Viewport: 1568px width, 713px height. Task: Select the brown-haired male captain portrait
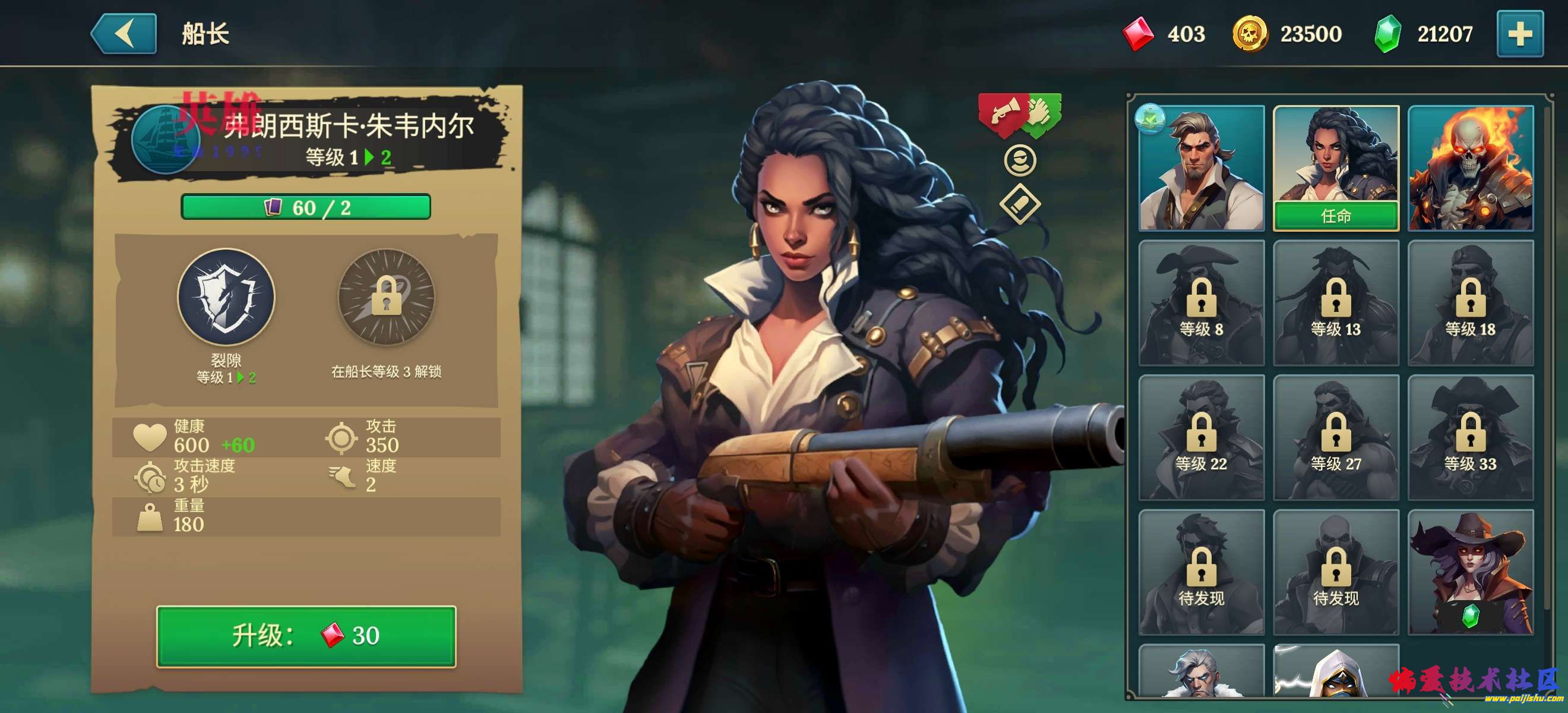pos(1201,168)
